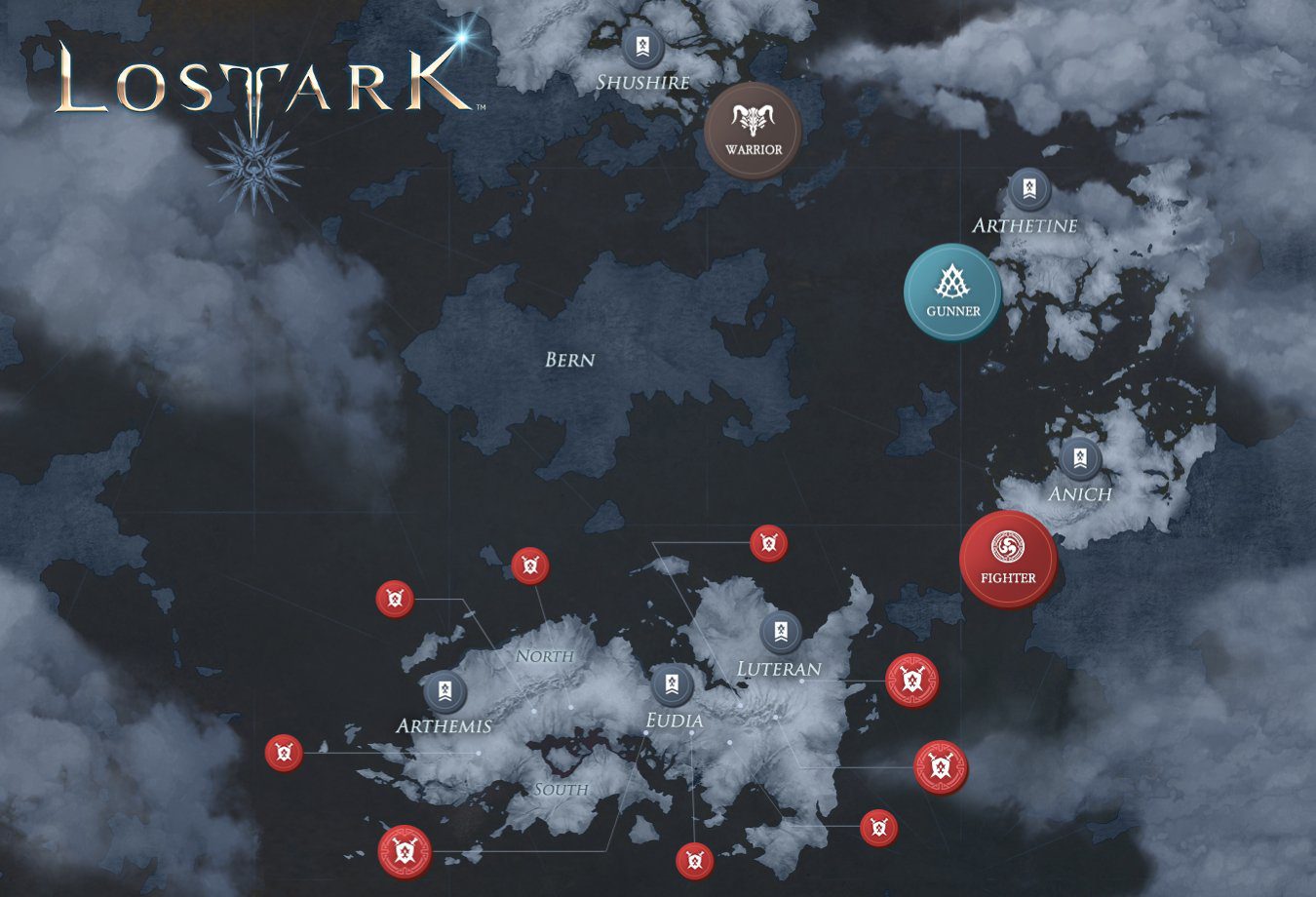1316x897 pixels.
Task: Click the red conflict marker above the North region
Action: coord(531,565)
